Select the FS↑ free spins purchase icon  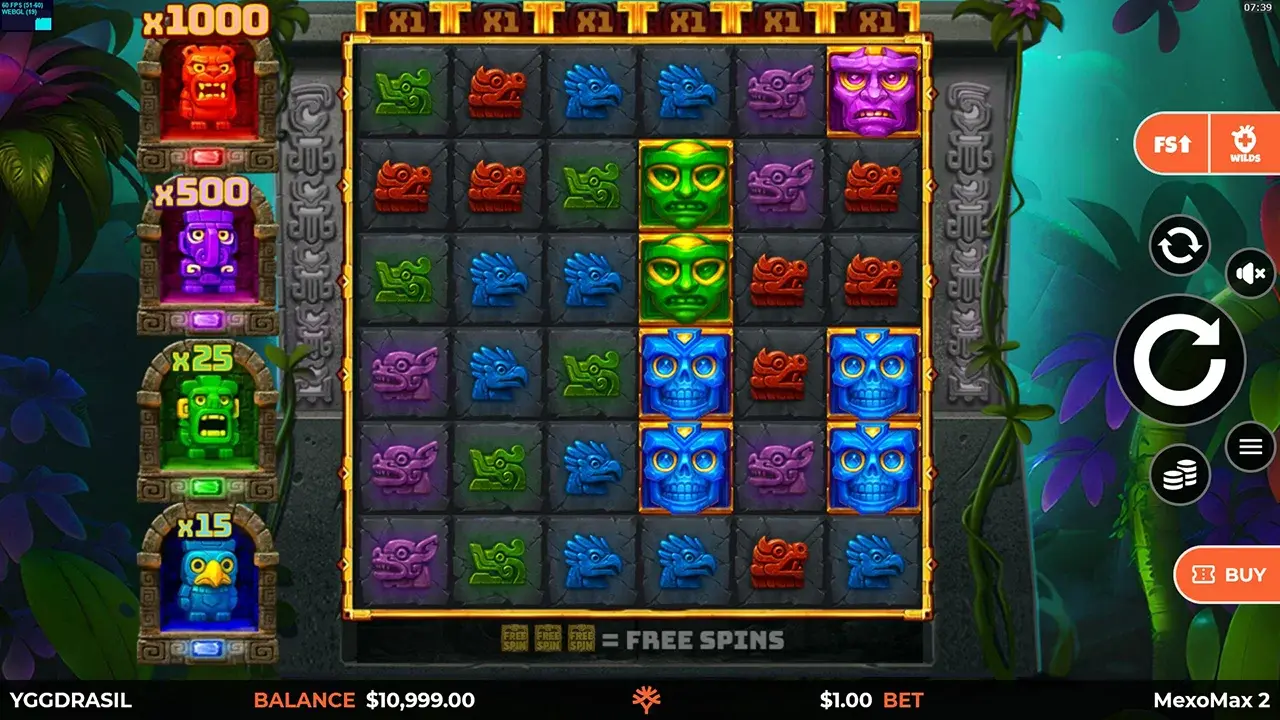(x=1170, y=143)
